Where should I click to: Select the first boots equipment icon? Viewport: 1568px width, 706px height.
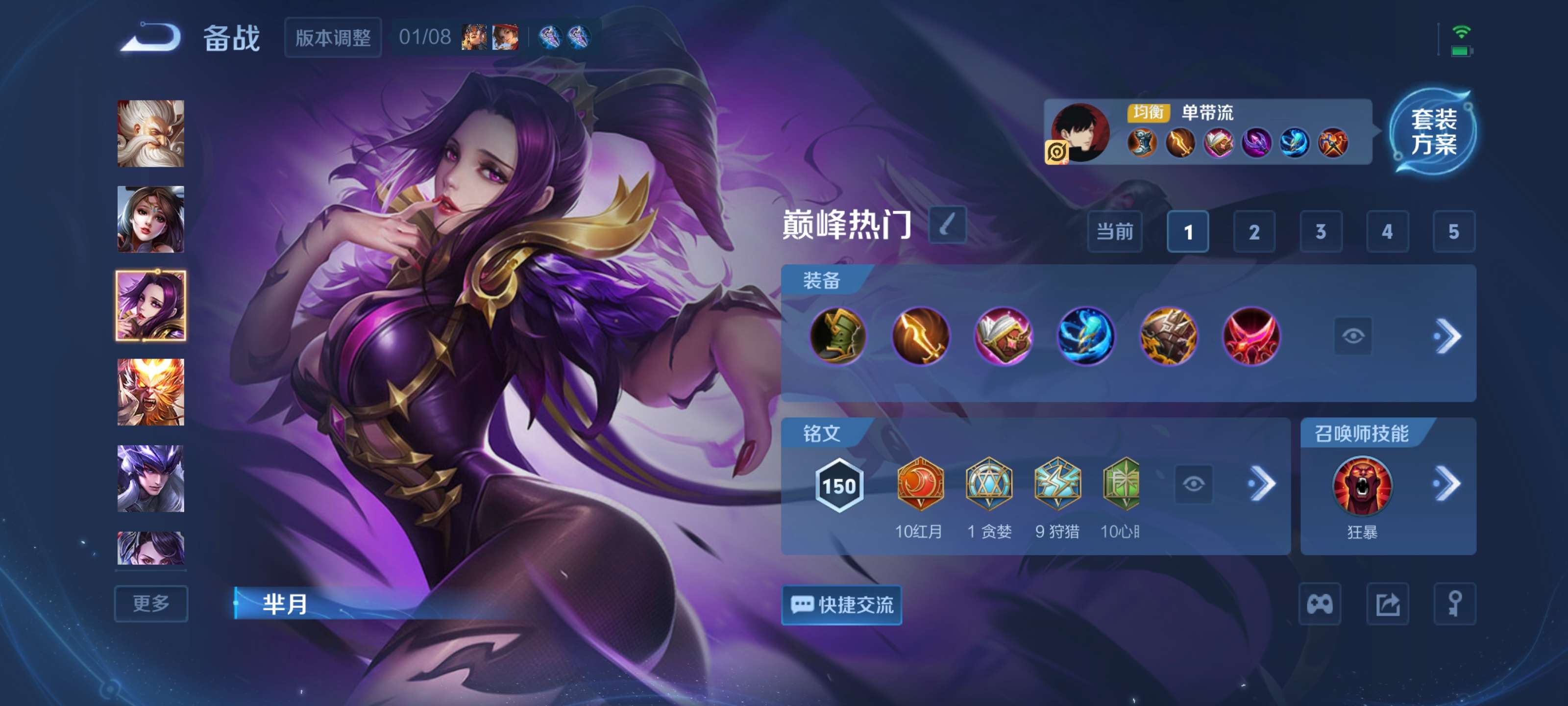839,337
